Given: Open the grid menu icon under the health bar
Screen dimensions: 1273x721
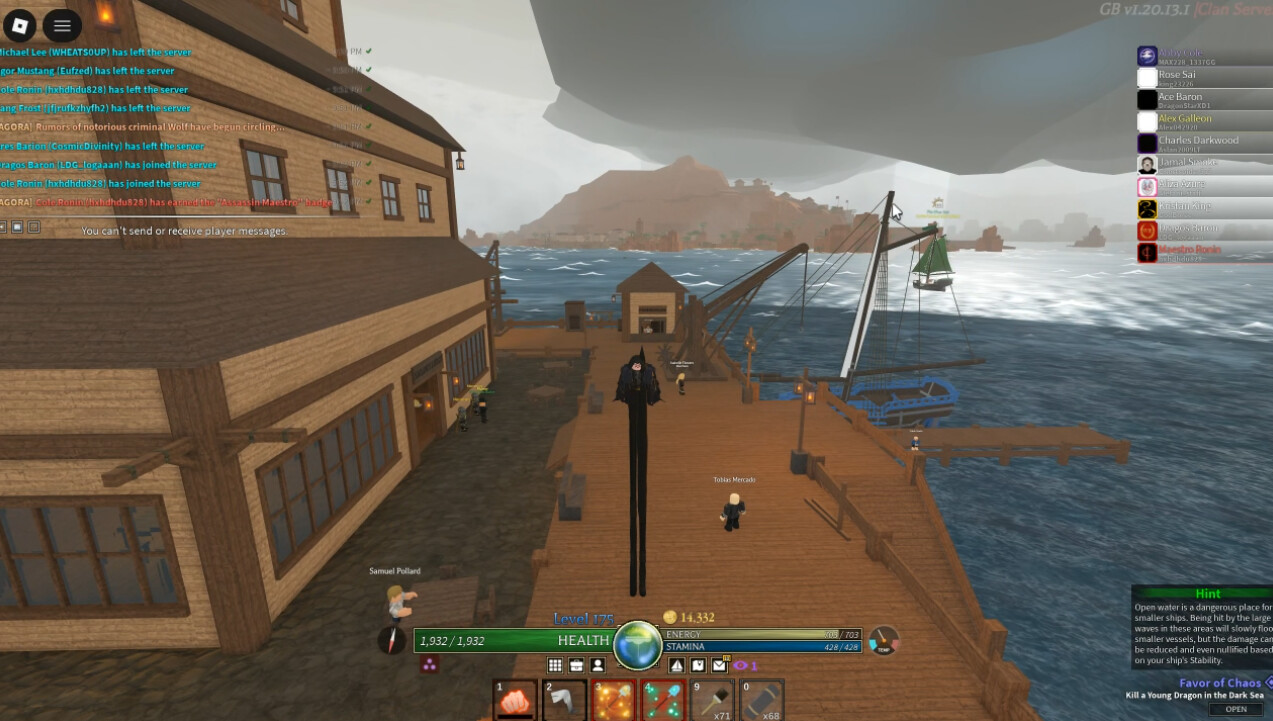Looking at the screenshot, I should pyautogui.click(x=555, y=665).
